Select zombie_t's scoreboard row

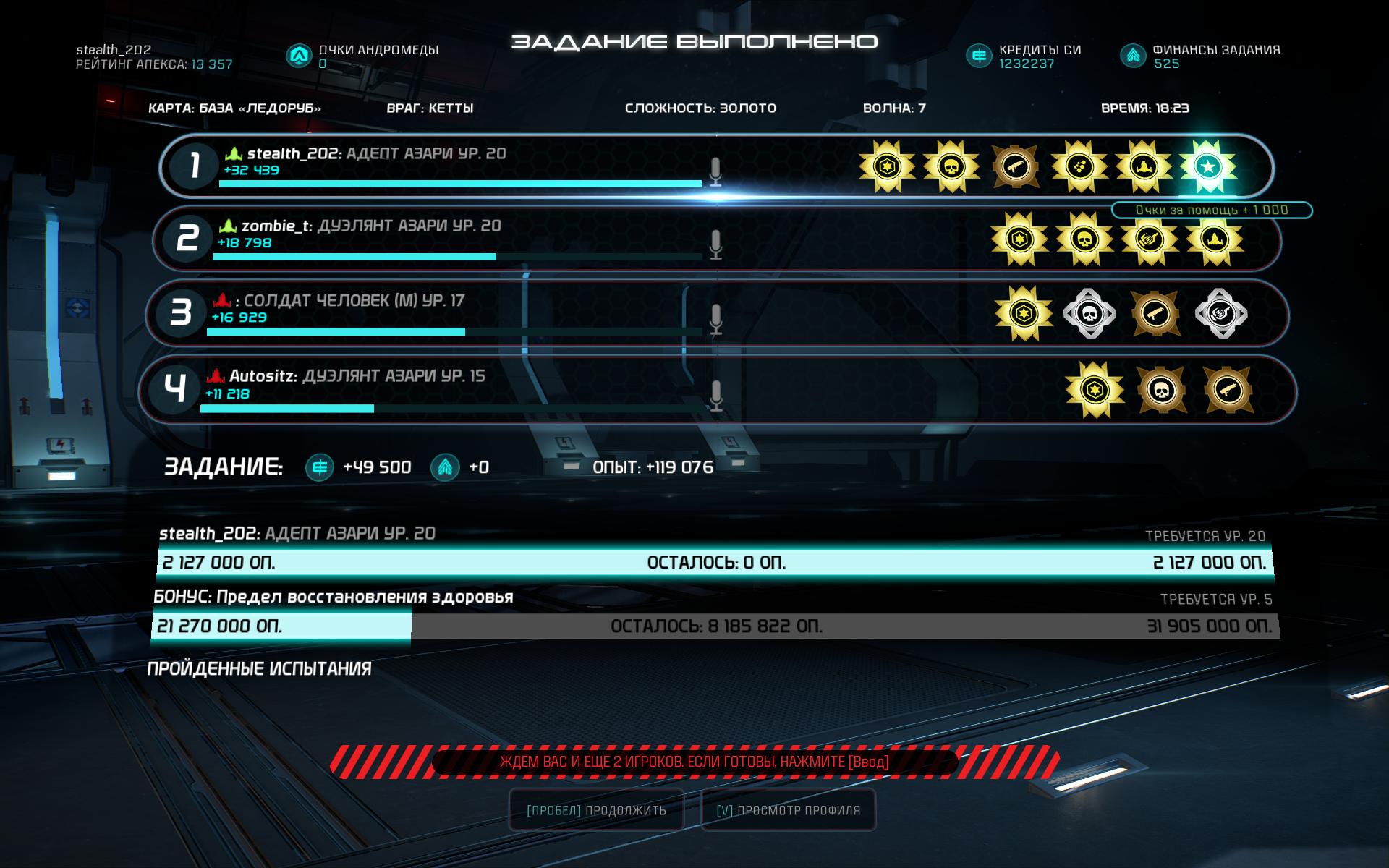[463, 239]
